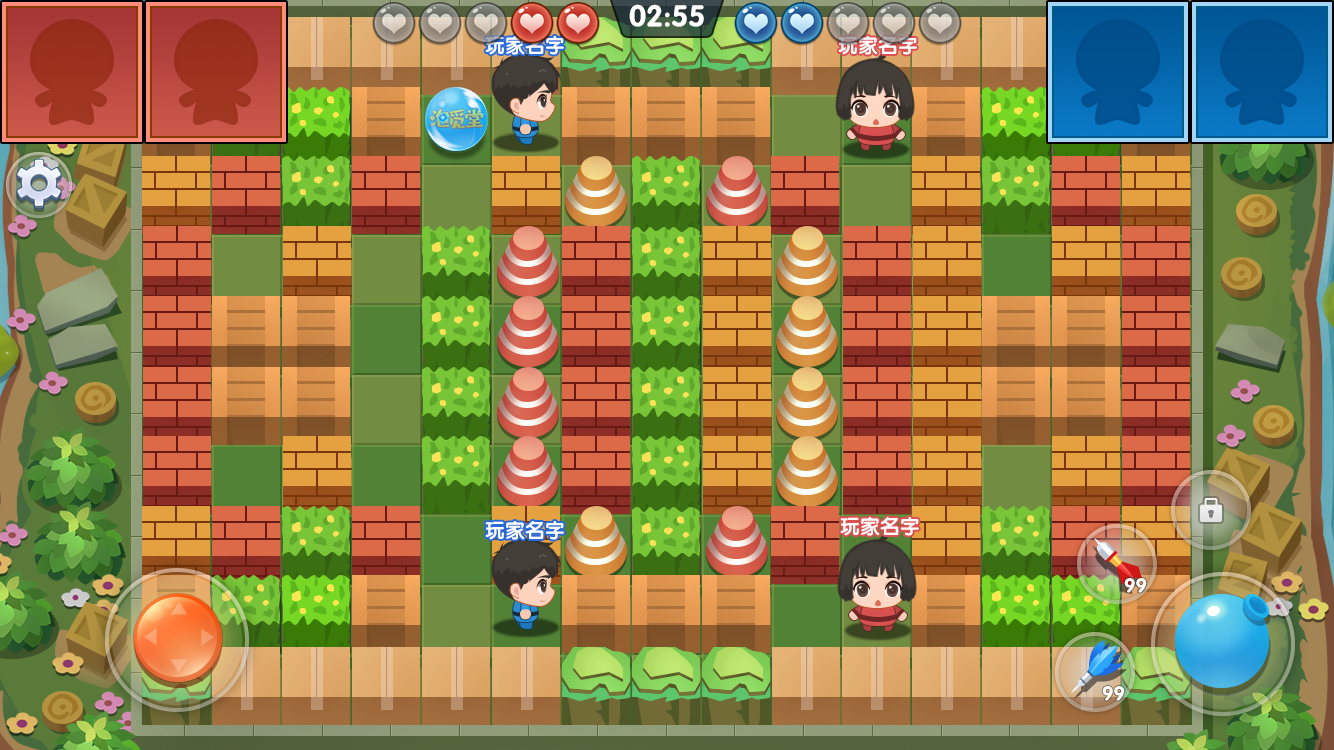Click the second red team slot
The height and width of the screenshot is (750, 1334).
point(211,70)
